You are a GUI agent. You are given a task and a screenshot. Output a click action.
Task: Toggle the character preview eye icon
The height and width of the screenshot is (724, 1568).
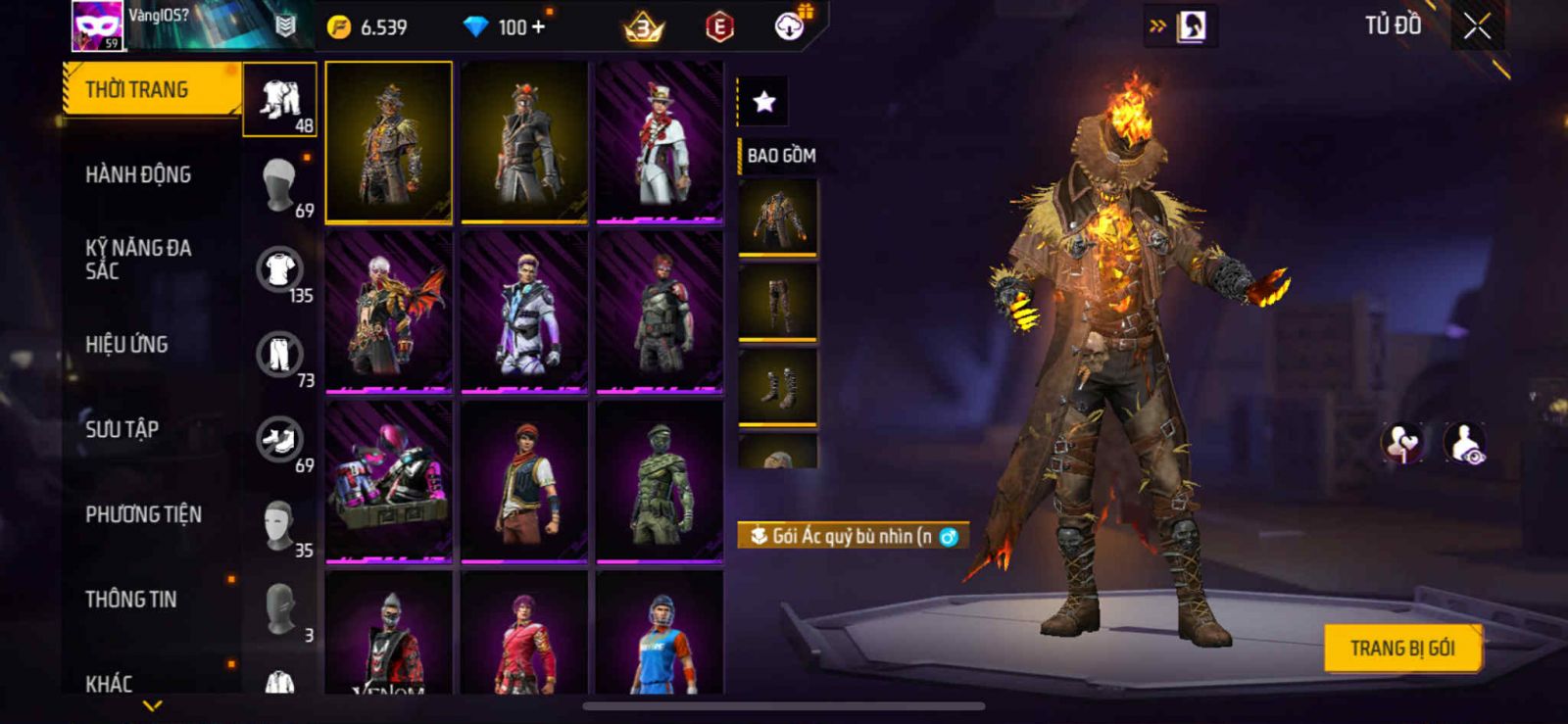click(x=1464, y=443)
